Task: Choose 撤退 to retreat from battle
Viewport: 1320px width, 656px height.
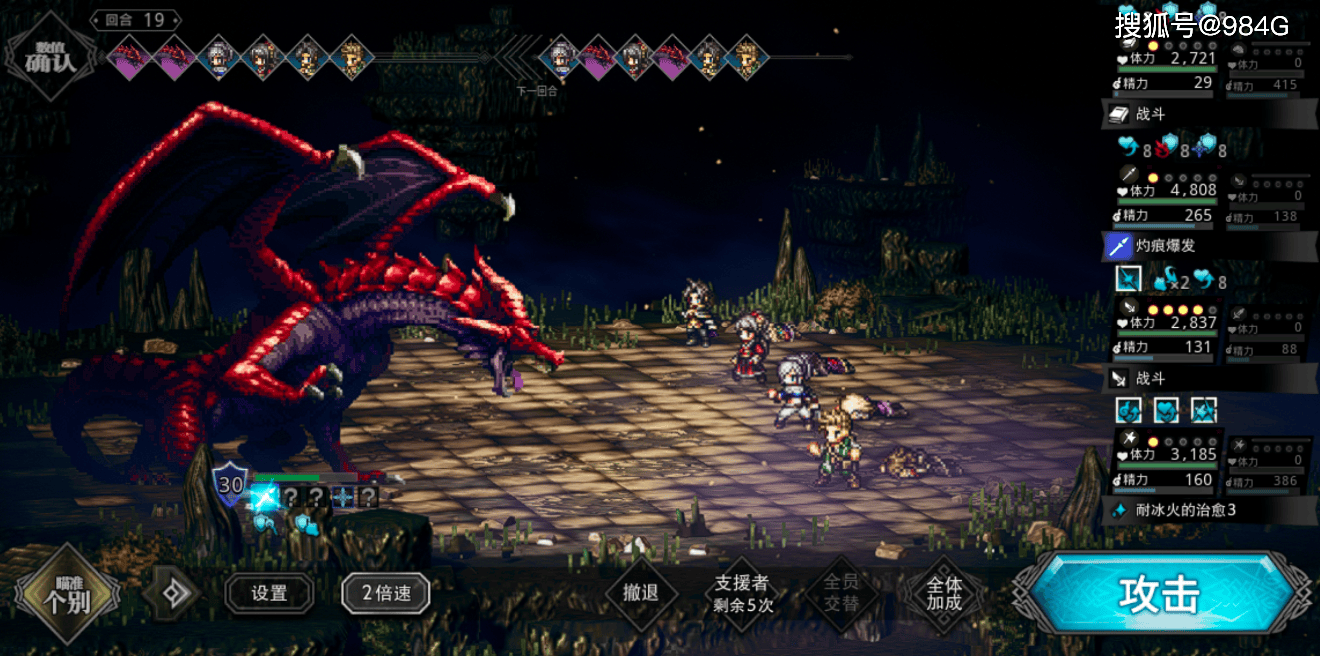Action: [x=641, y=593]
